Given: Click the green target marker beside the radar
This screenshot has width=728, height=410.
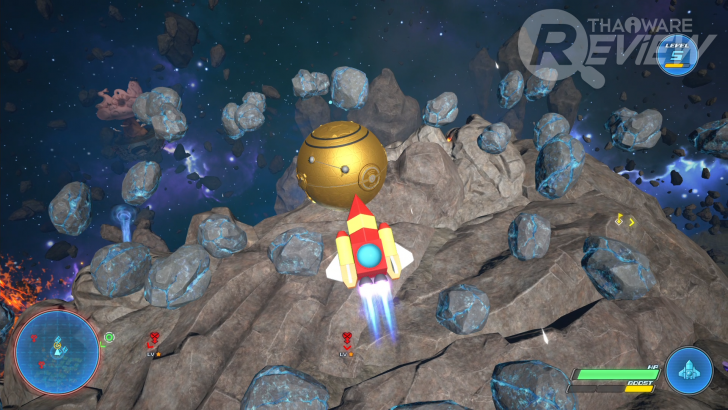Looking at the screenshot, I should coord(108,338).
